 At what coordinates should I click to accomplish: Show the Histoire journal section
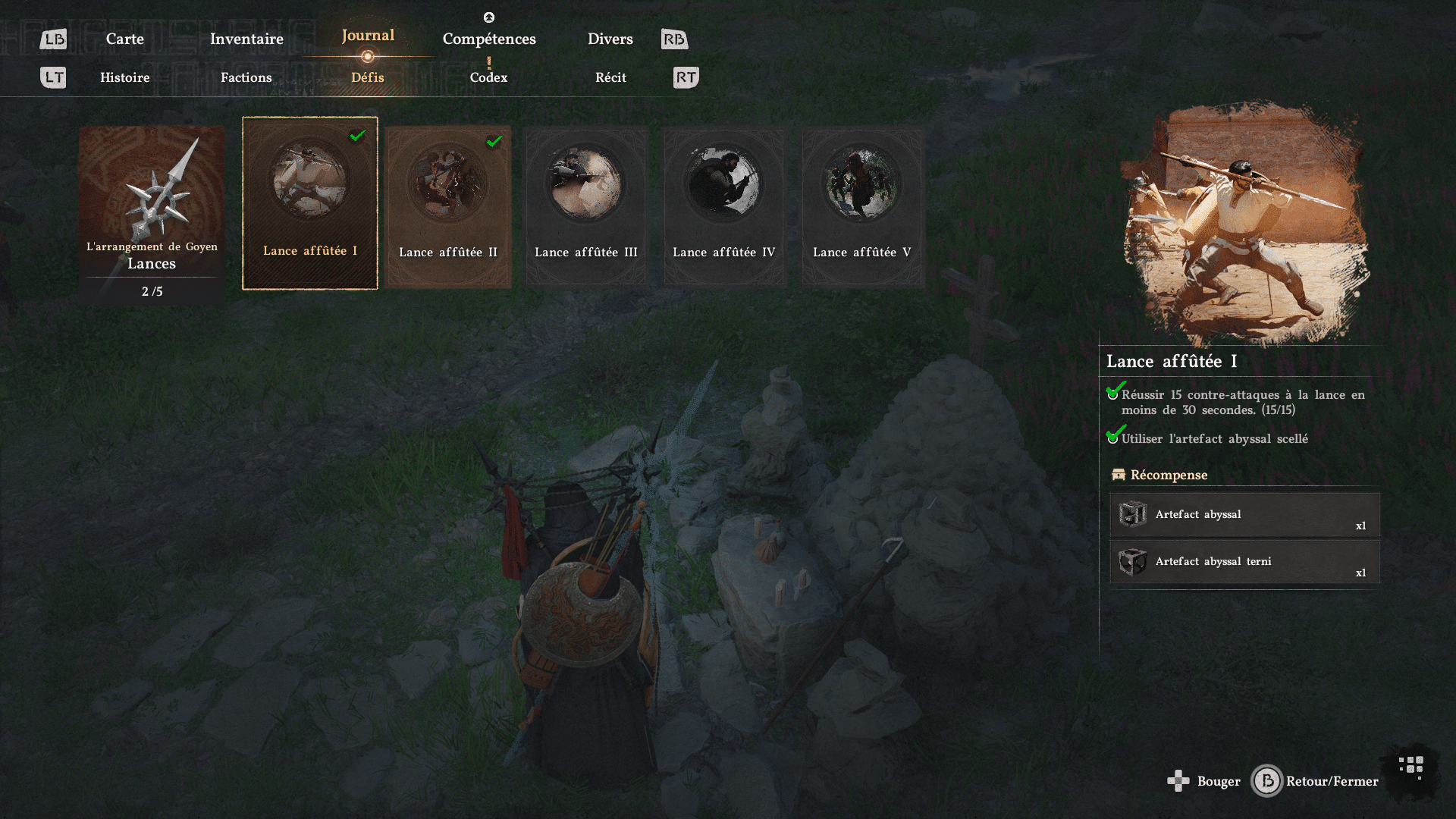(125, 77)
